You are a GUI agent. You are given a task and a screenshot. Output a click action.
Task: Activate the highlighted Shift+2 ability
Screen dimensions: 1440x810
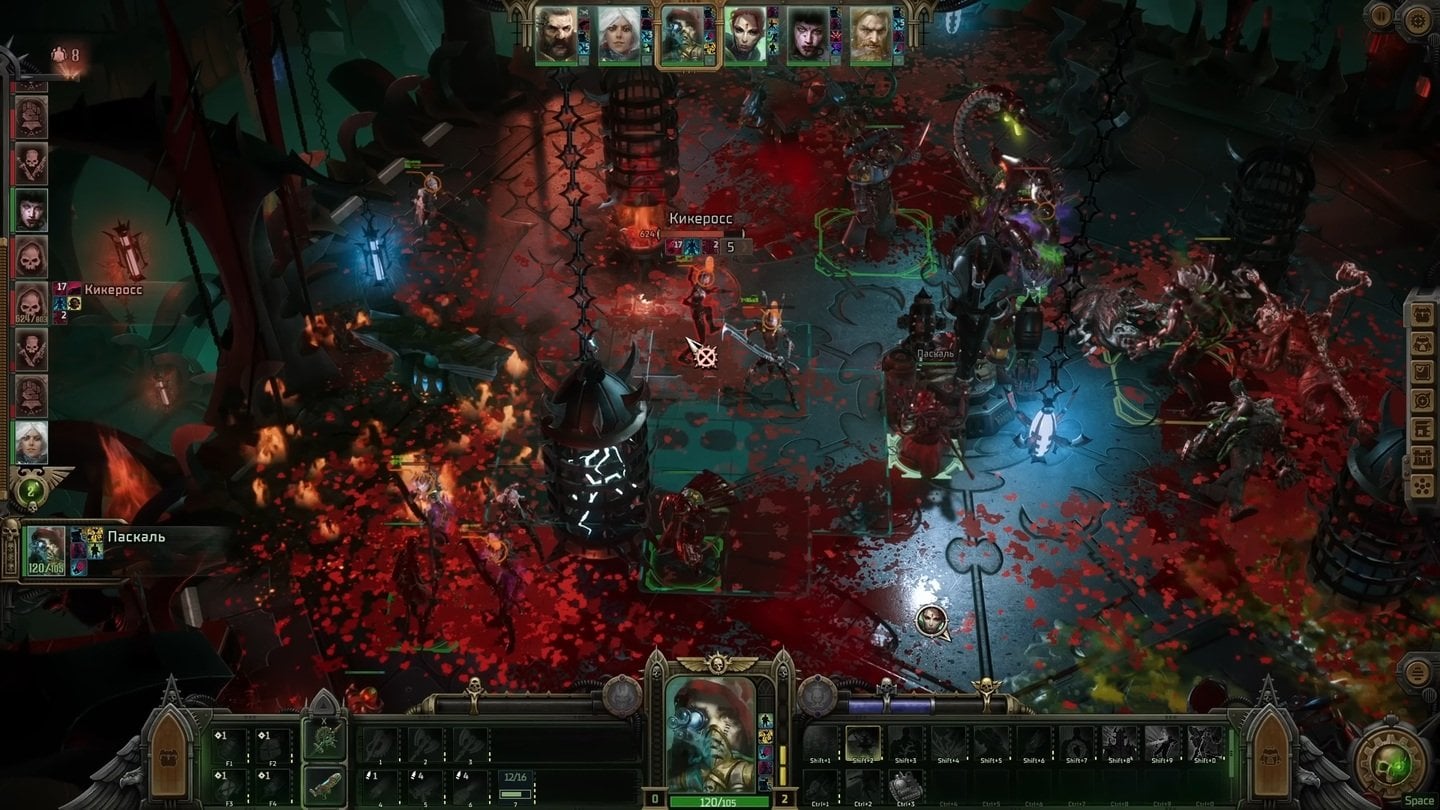[x=863, y=742]
